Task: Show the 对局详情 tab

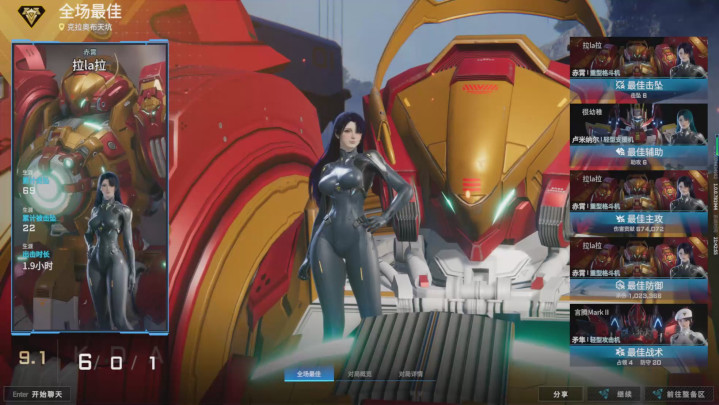Action: 410,374
